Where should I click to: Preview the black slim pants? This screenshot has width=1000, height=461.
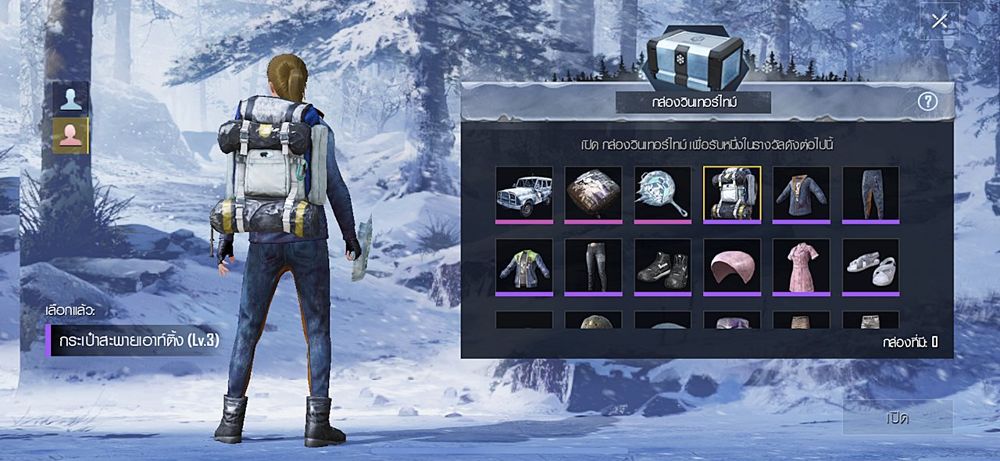pos(593,266)
